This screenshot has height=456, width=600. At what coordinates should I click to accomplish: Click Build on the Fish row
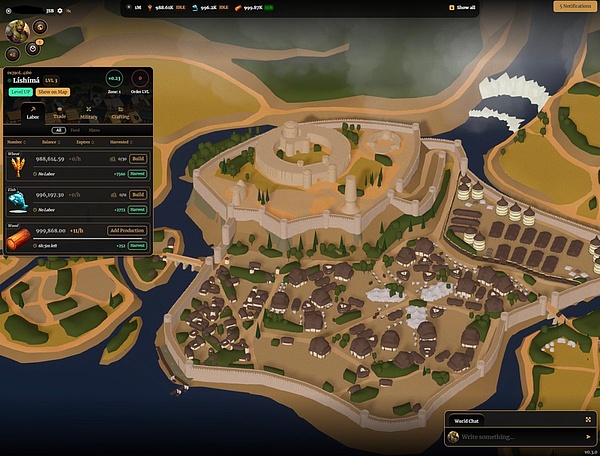[139, 195]
